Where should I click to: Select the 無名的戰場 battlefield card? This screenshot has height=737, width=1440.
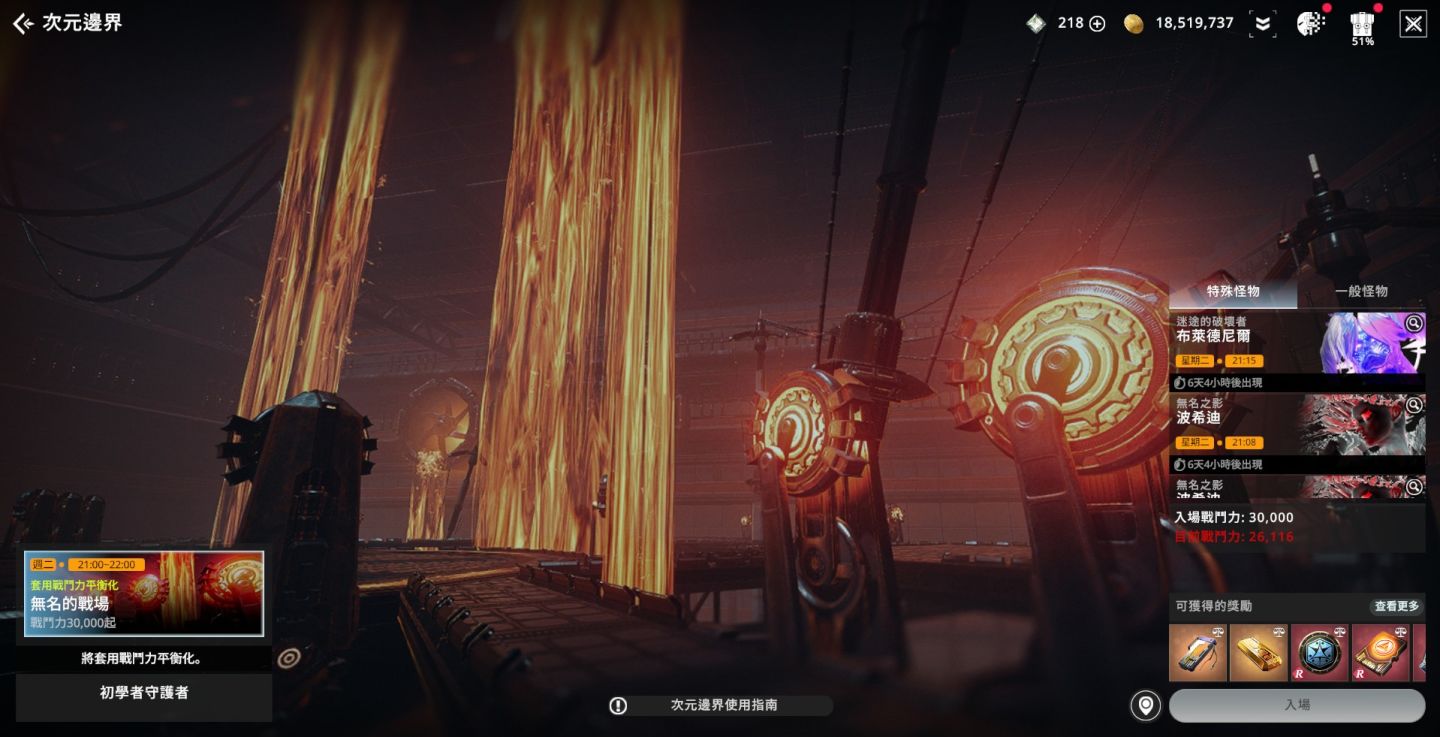coord(144,594)
